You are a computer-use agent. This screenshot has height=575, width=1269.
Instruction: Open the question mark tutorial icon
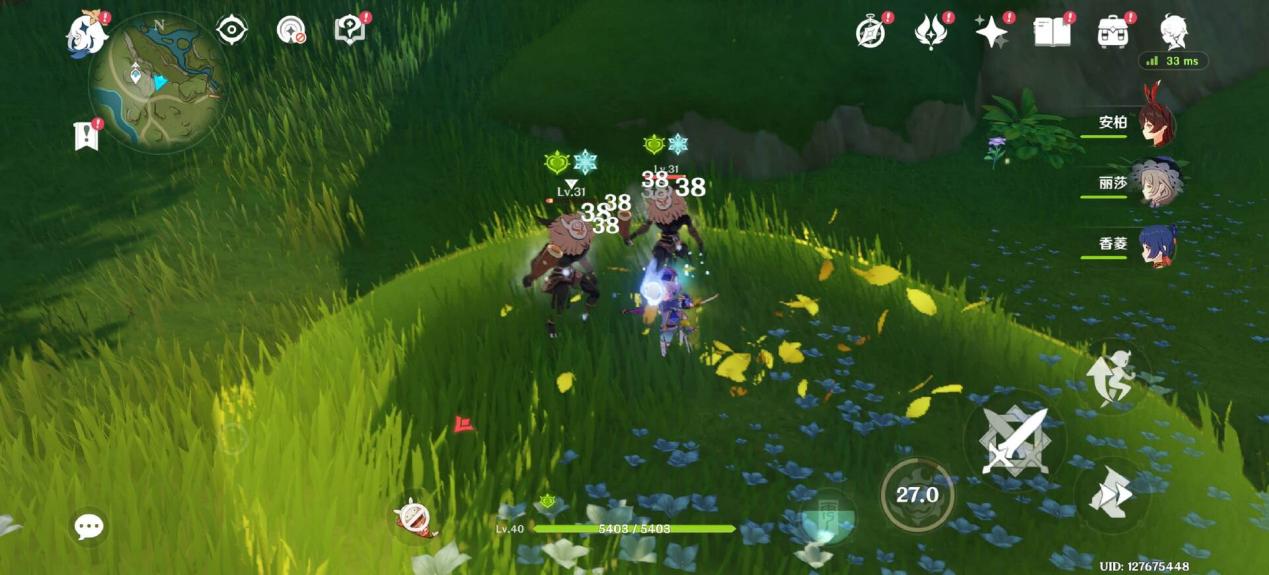[x=350, y=30]
